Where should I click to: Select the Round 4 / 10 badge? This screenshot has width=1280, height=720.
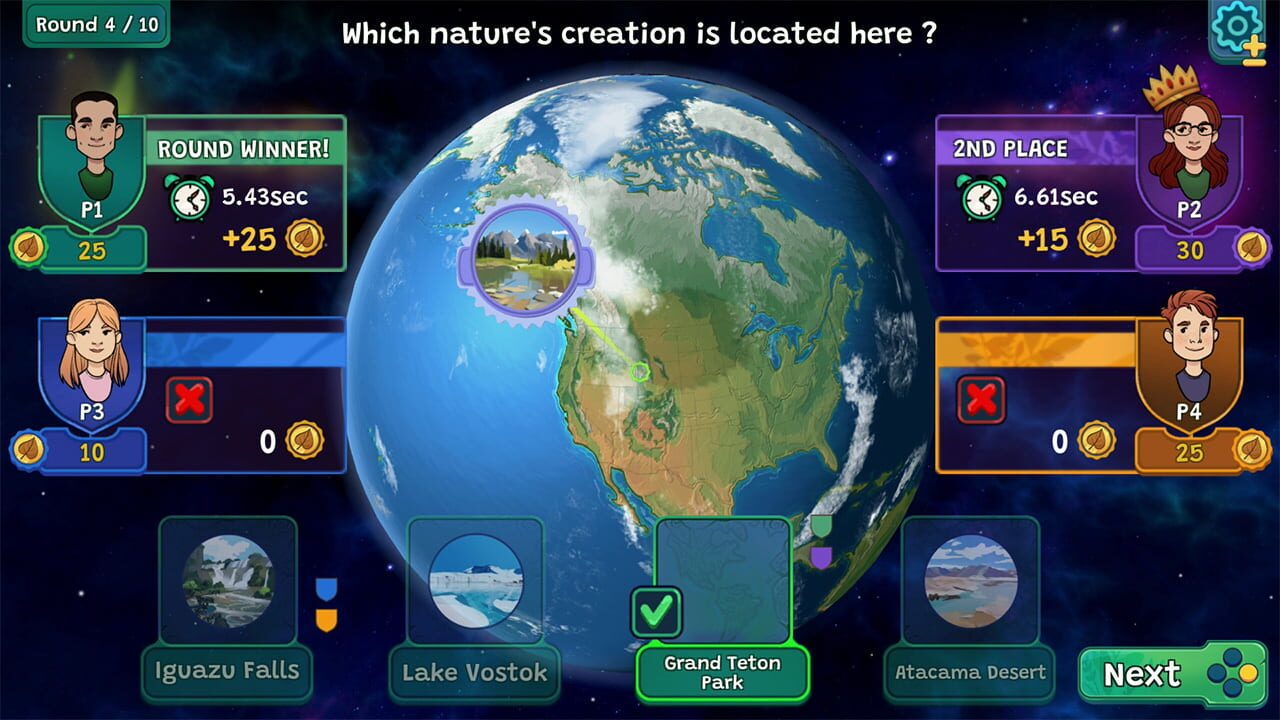point(94,25)
